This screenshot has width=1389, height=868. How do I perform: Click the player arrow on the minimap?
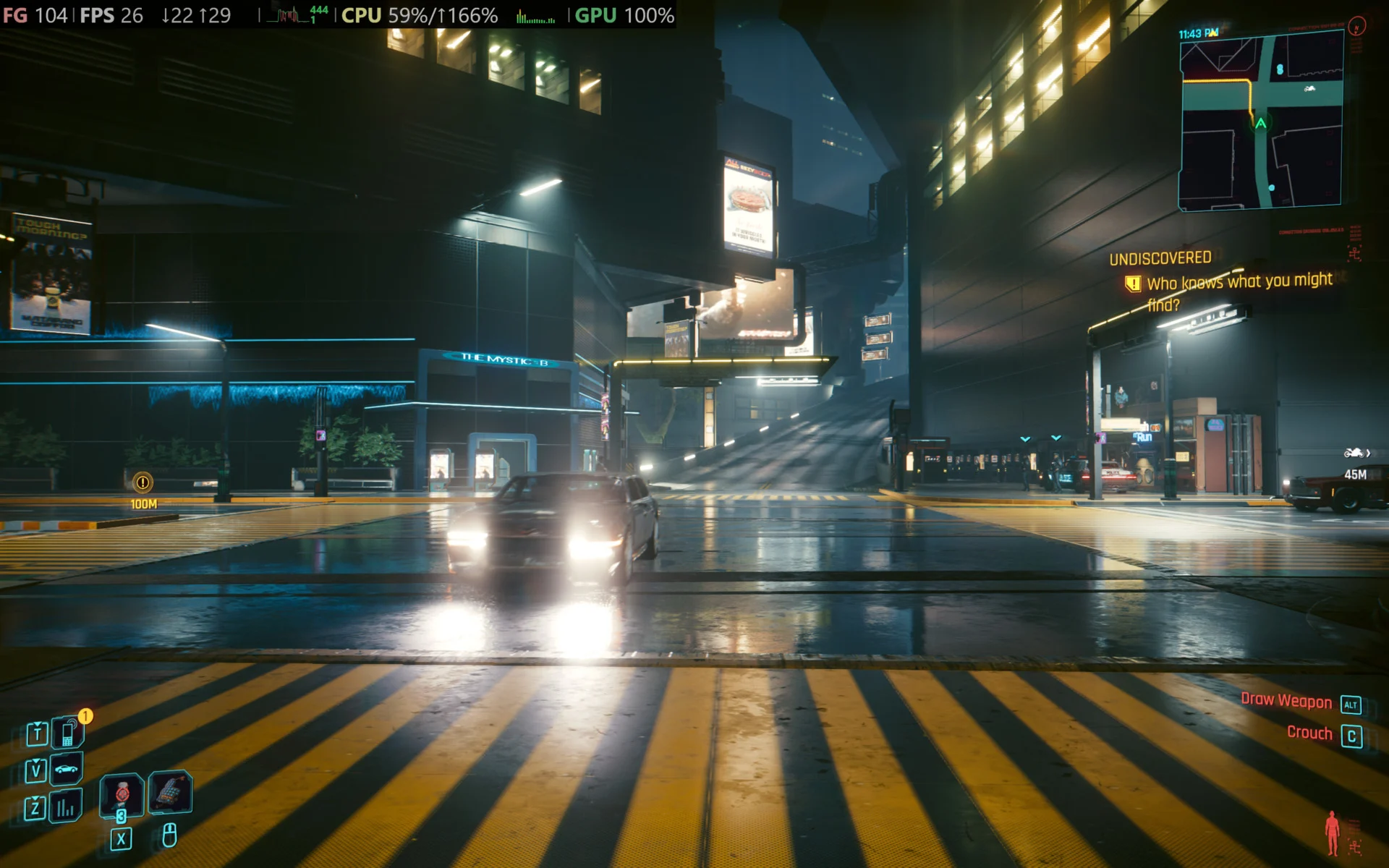click(1261, 124)
